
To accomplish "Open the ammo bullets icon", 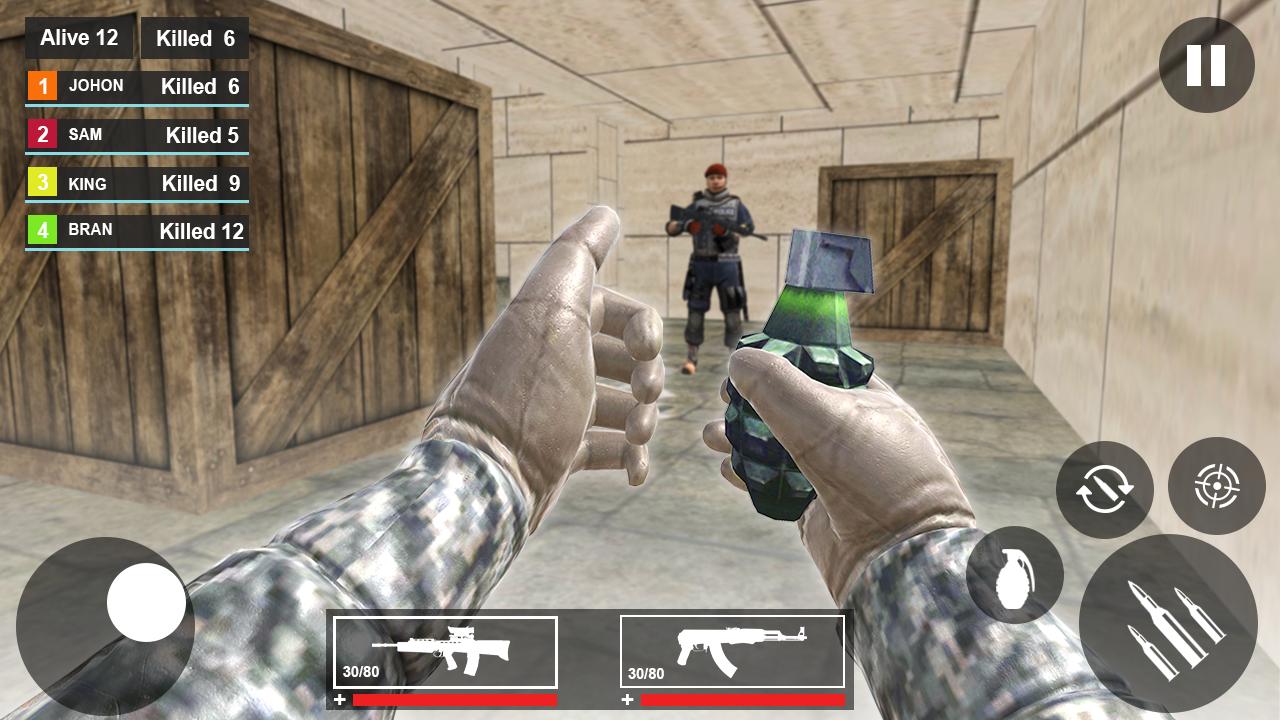I will pyautogui.click(x=1170, y=623).
